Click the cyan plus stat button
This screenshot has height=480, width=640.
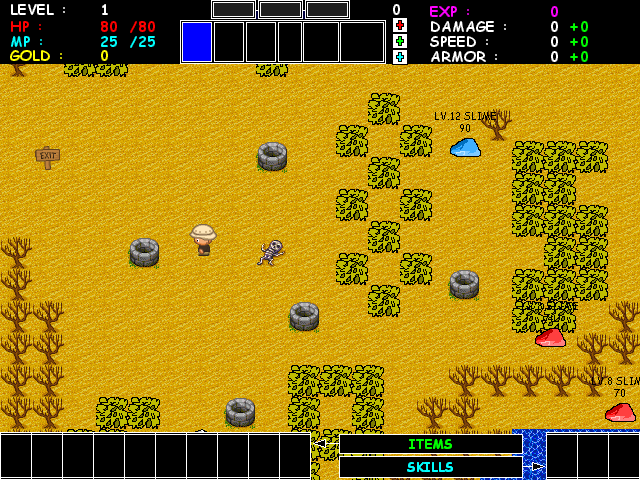click(x=400, y=57)
